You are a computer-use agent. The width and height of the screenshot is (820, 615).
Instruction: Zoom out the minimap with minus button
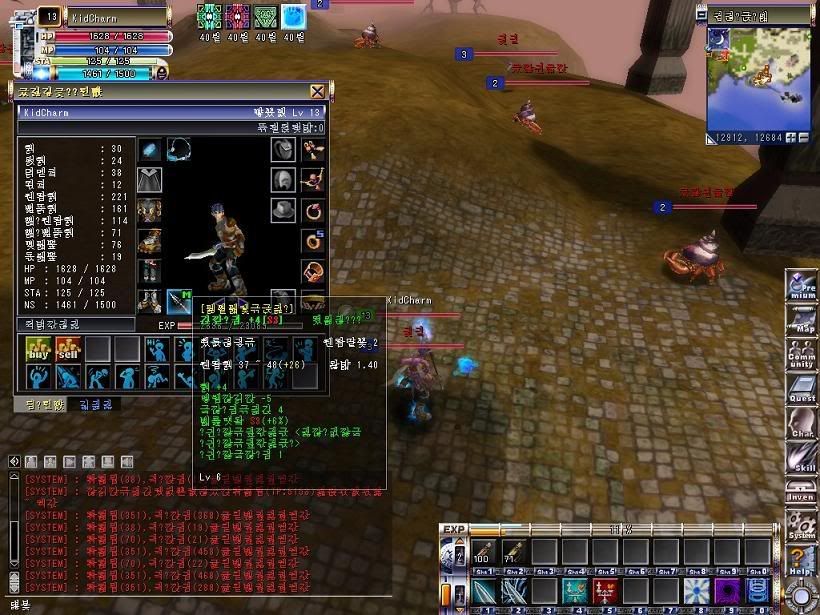point(803,137)
